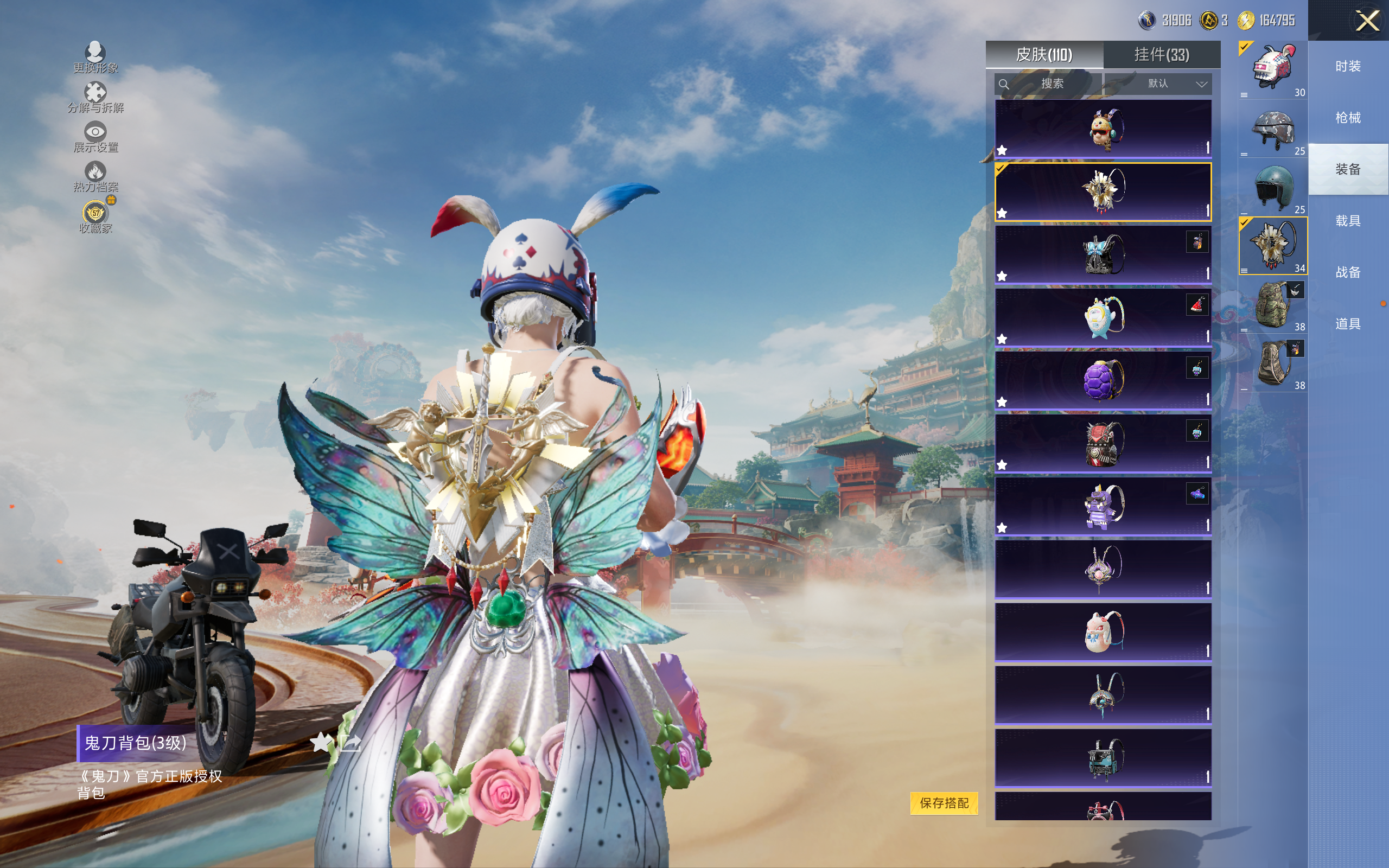Save the outfit with 保存搭配
This screenshot has height=868, width=1389.
944,802
